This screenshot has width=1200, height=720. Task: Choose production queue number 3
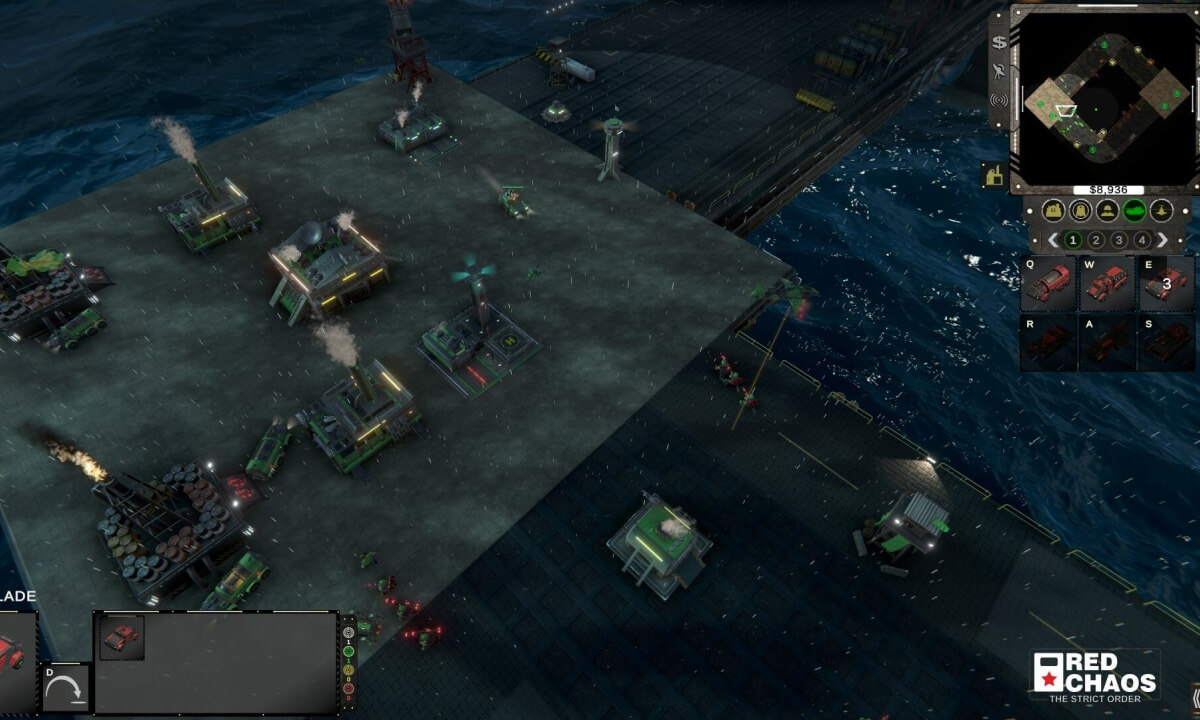pos(1119,240)
